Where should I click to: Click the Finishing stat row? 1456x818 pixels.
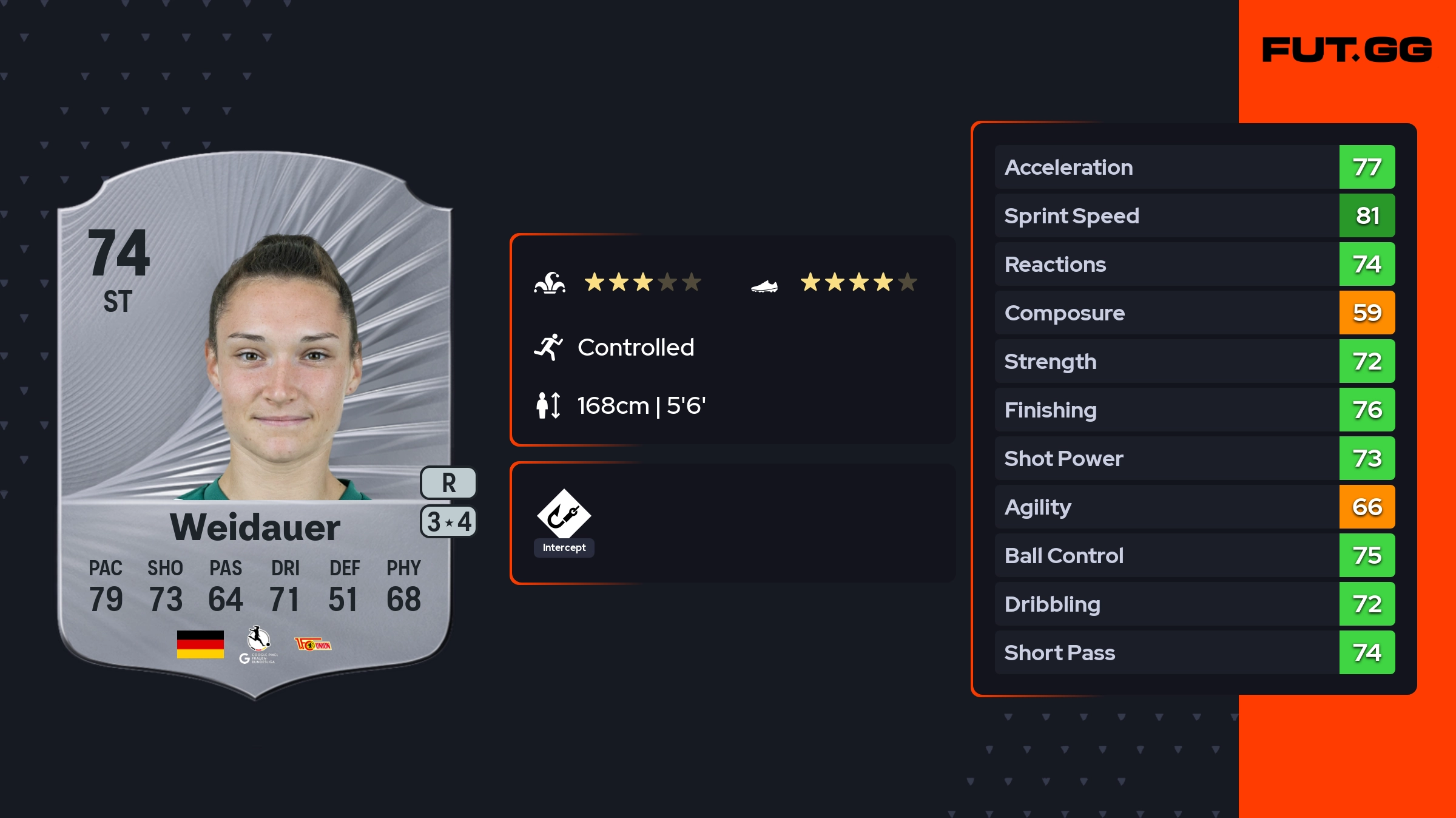tap(1194, 410)
